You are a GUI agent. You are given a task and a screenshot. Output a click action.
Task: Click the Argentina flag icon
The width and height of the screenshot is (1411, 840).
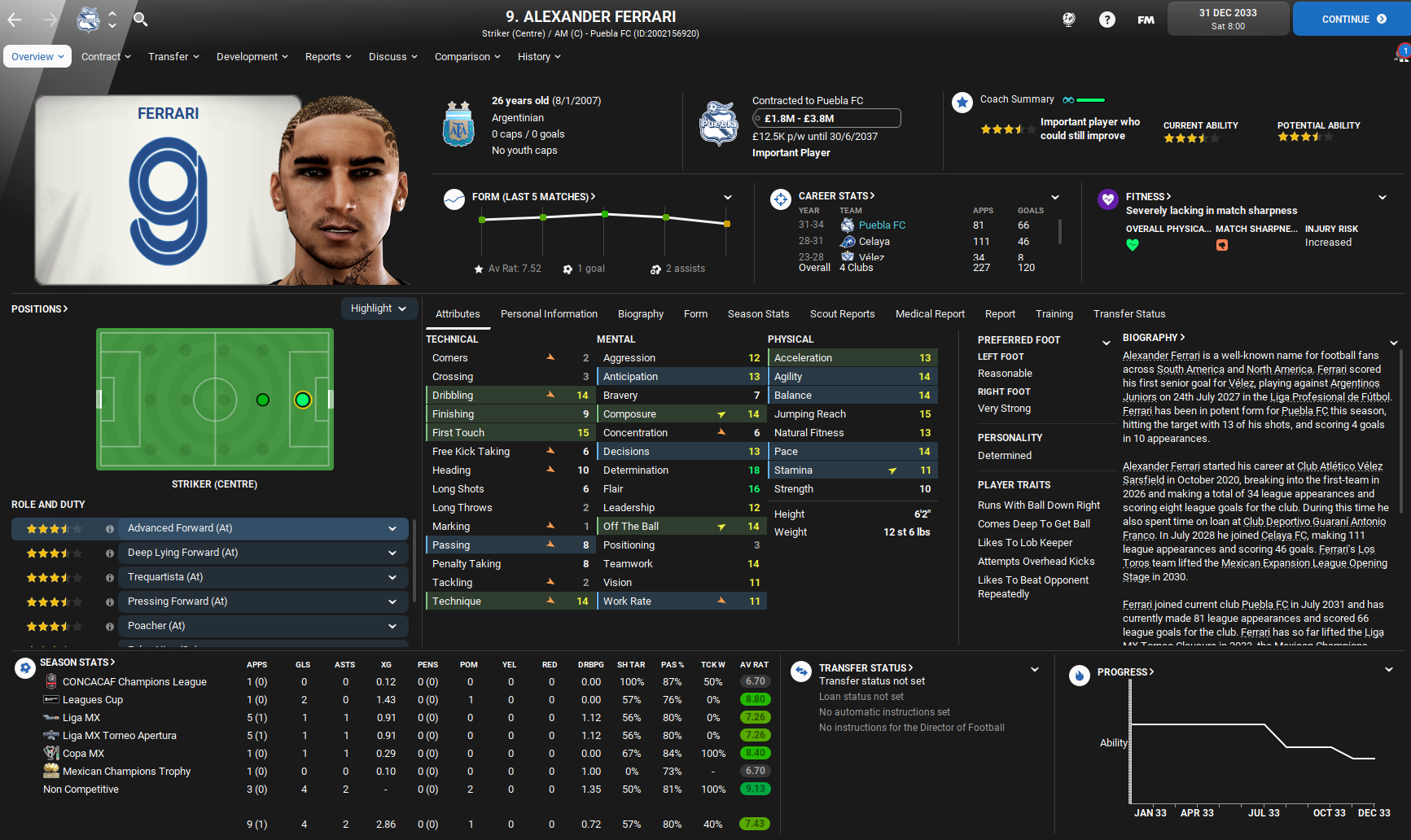(458, 125)
